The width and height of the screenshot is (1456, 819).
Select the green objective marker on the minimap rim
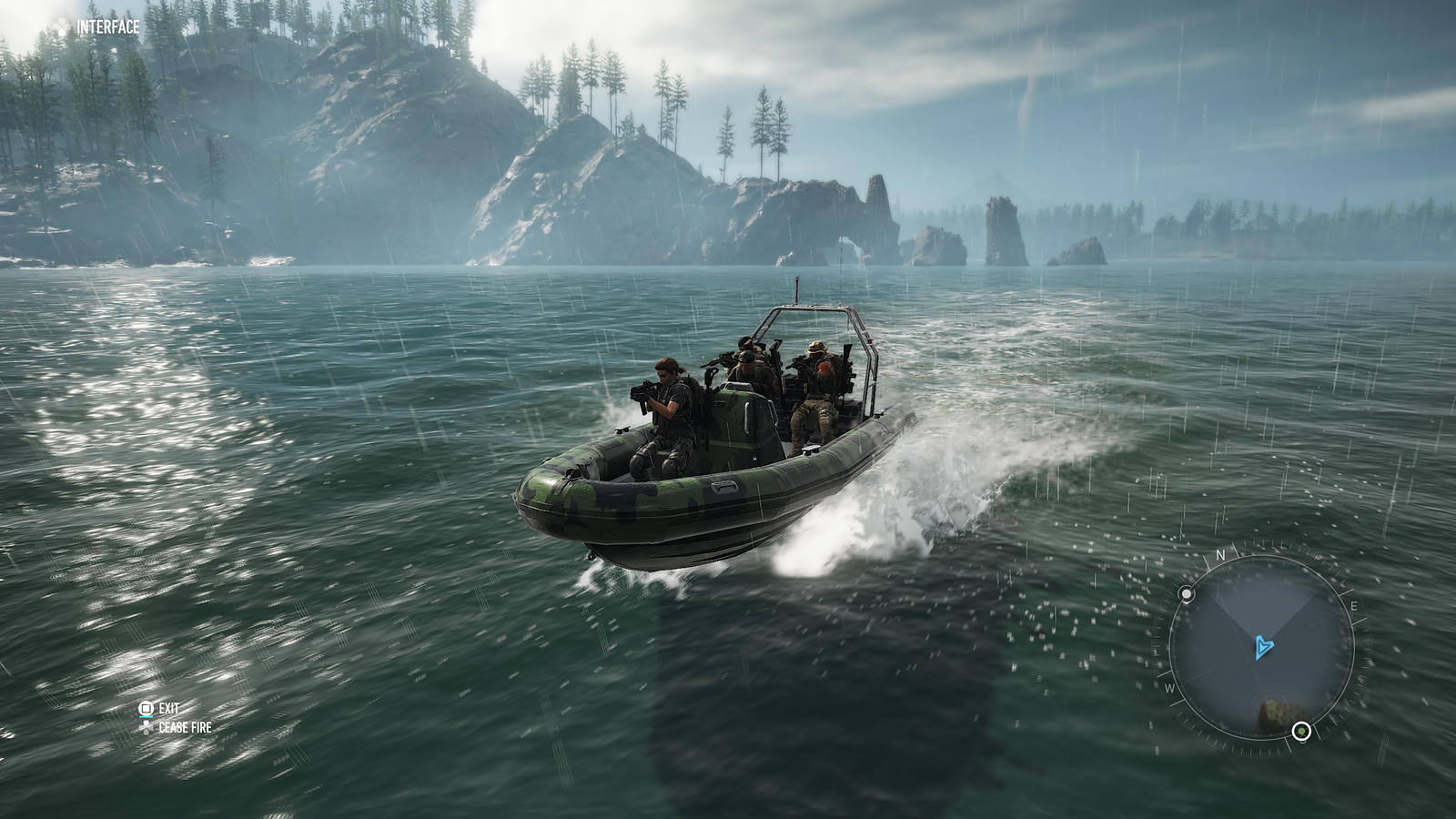tap(1301, 731)
